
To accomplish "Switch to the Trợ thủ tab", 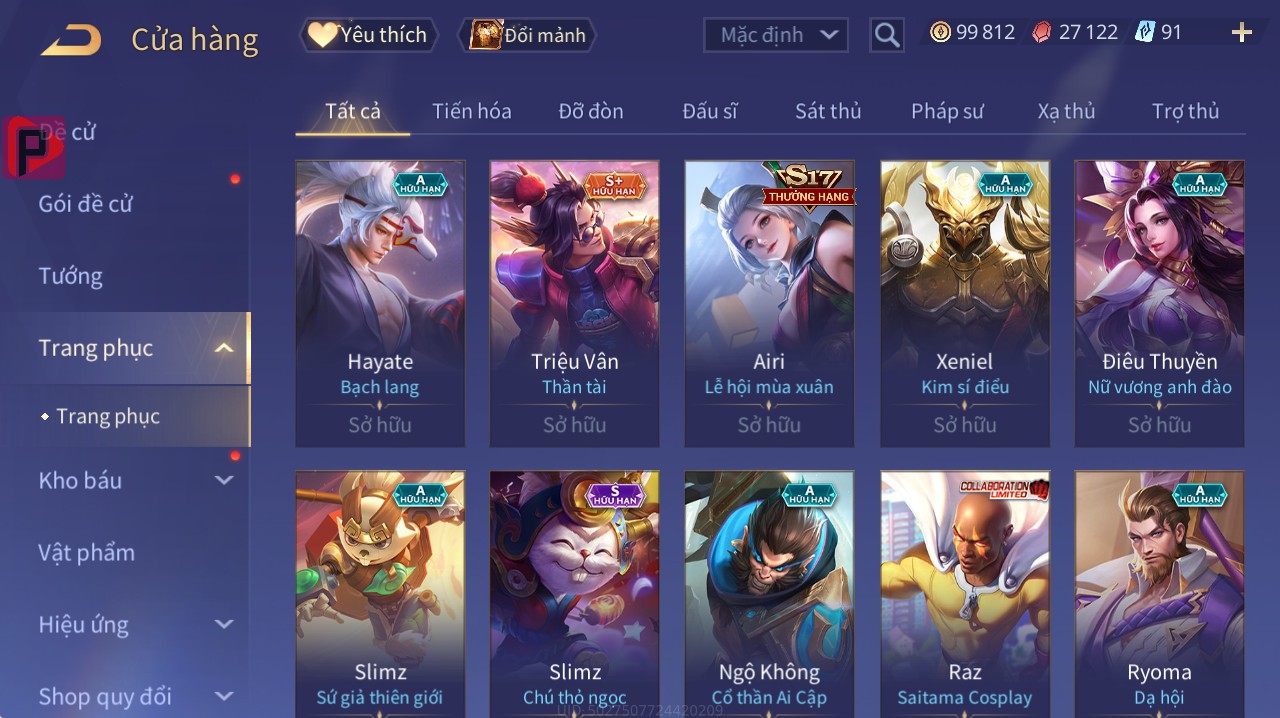I will click(1185, 111).
